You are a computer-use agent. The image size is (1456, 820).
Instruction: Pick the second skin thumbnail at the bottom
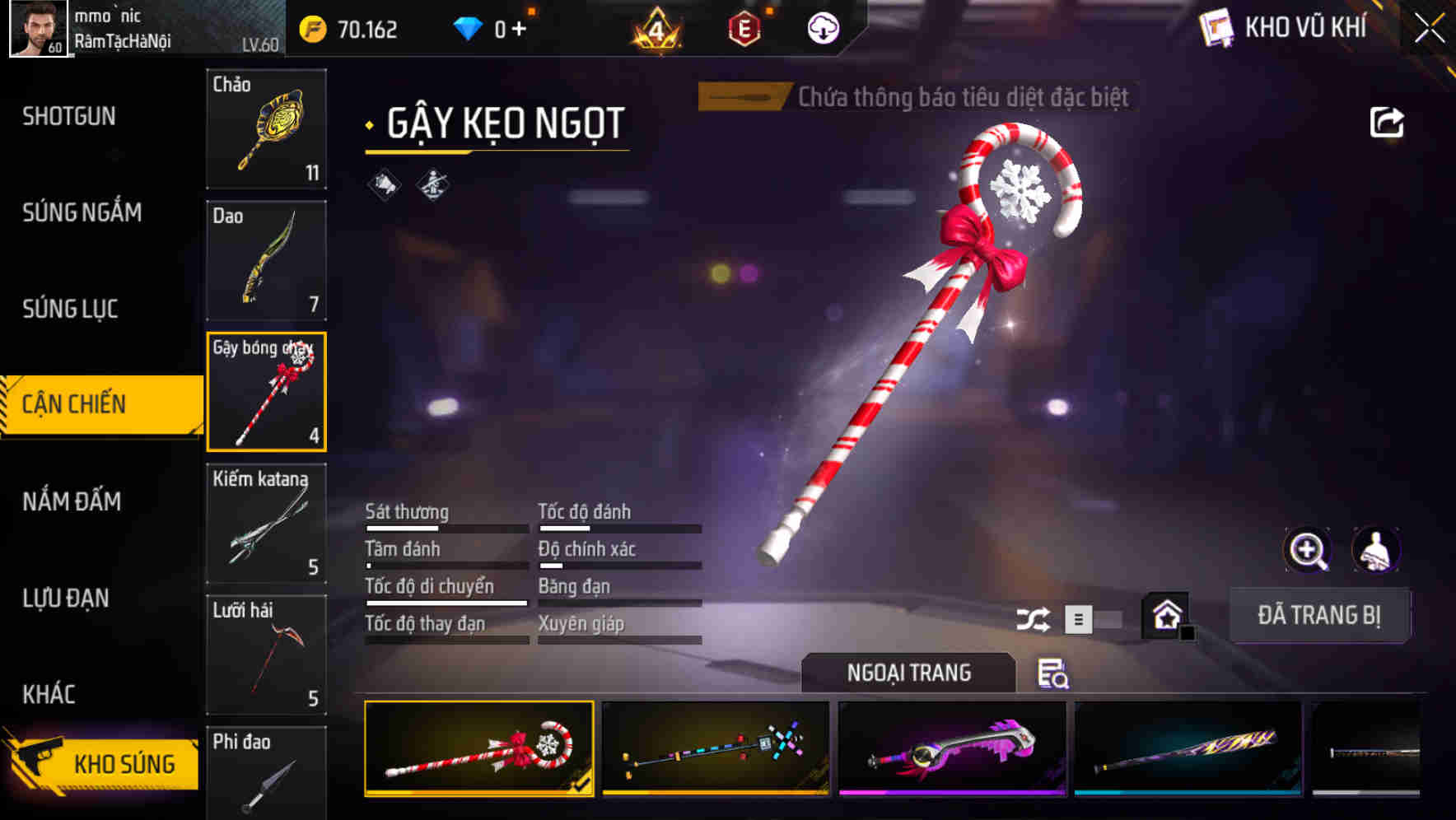click(715, 749)
